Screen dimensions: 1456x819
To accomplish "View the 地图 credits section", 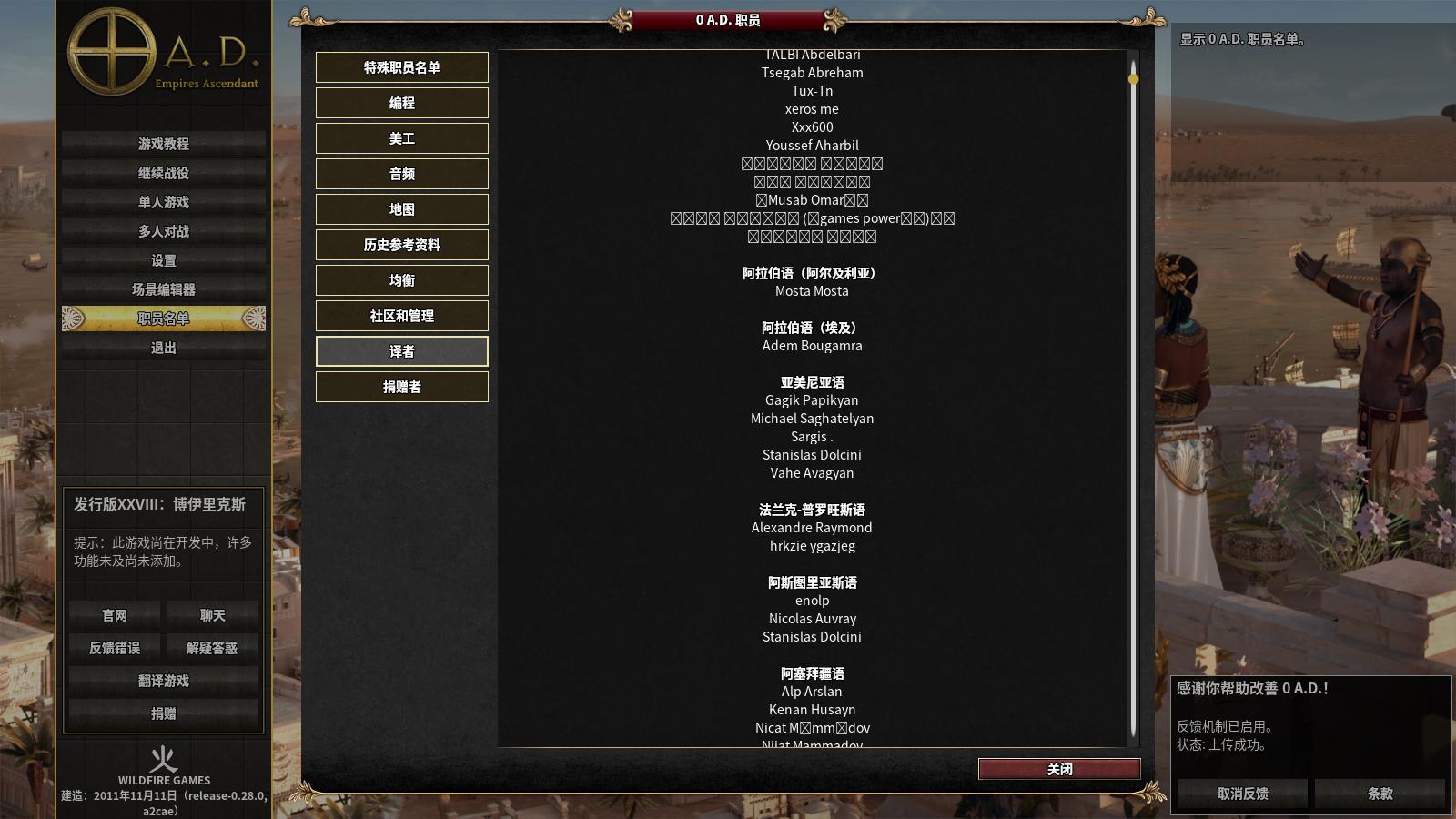I will pyautogui.click(x=401, y=209).
